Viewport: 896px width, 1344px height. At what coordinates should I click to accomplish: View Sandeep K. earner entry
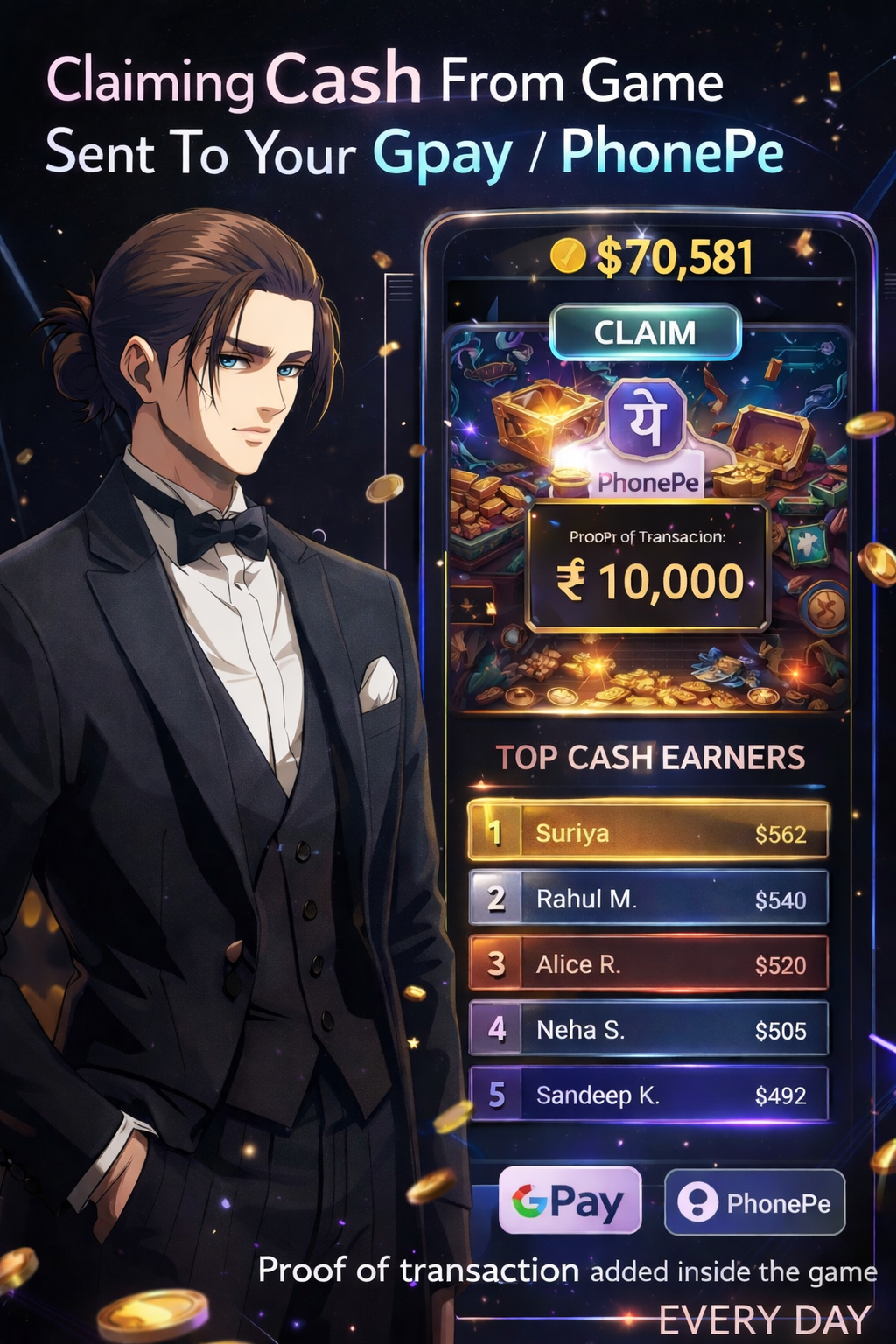coord(648,1095)
